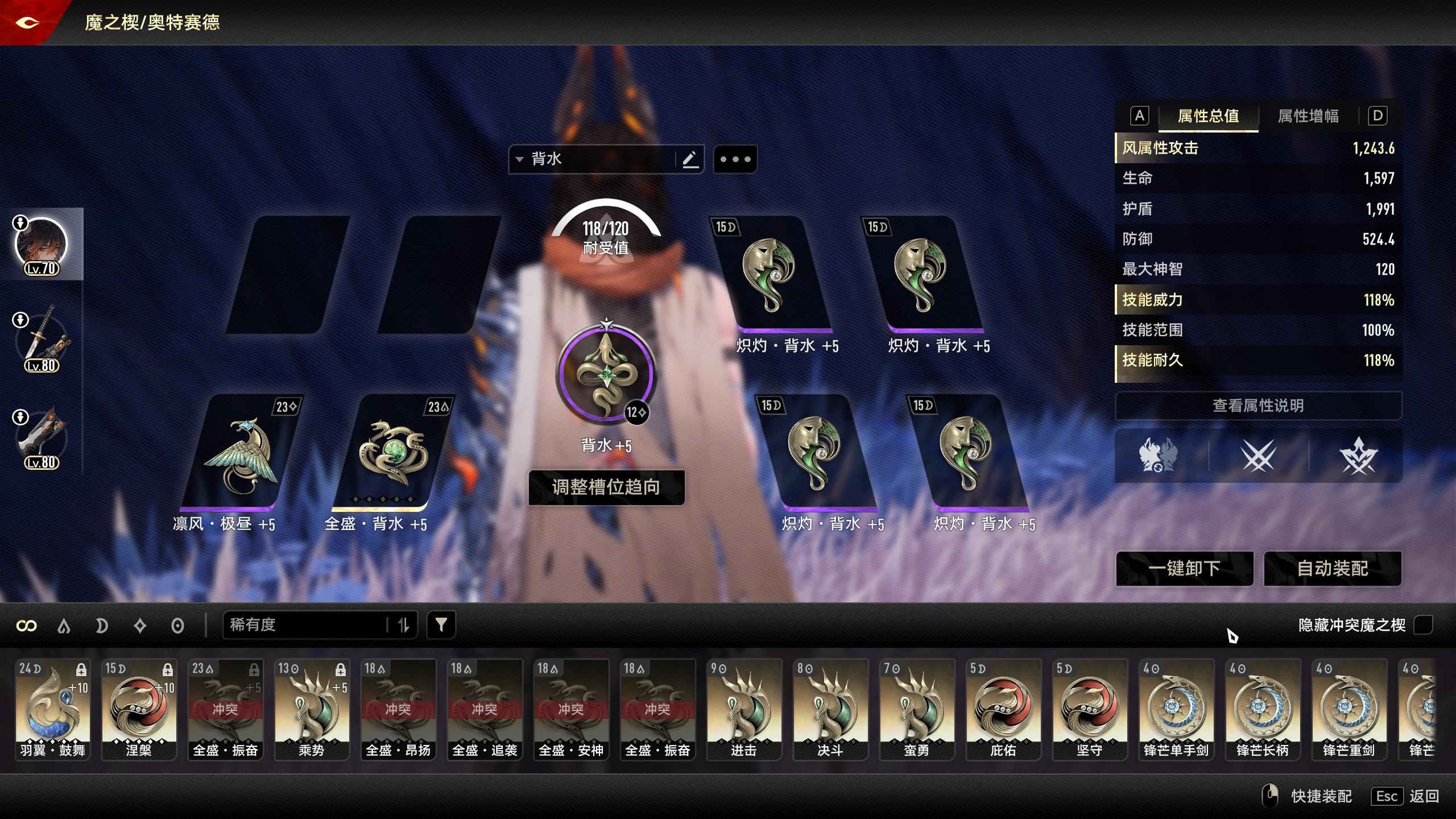This screenshot has height=819, width=1456.
Task: Open the 背水 loadout dropdown
Action: 591,159
